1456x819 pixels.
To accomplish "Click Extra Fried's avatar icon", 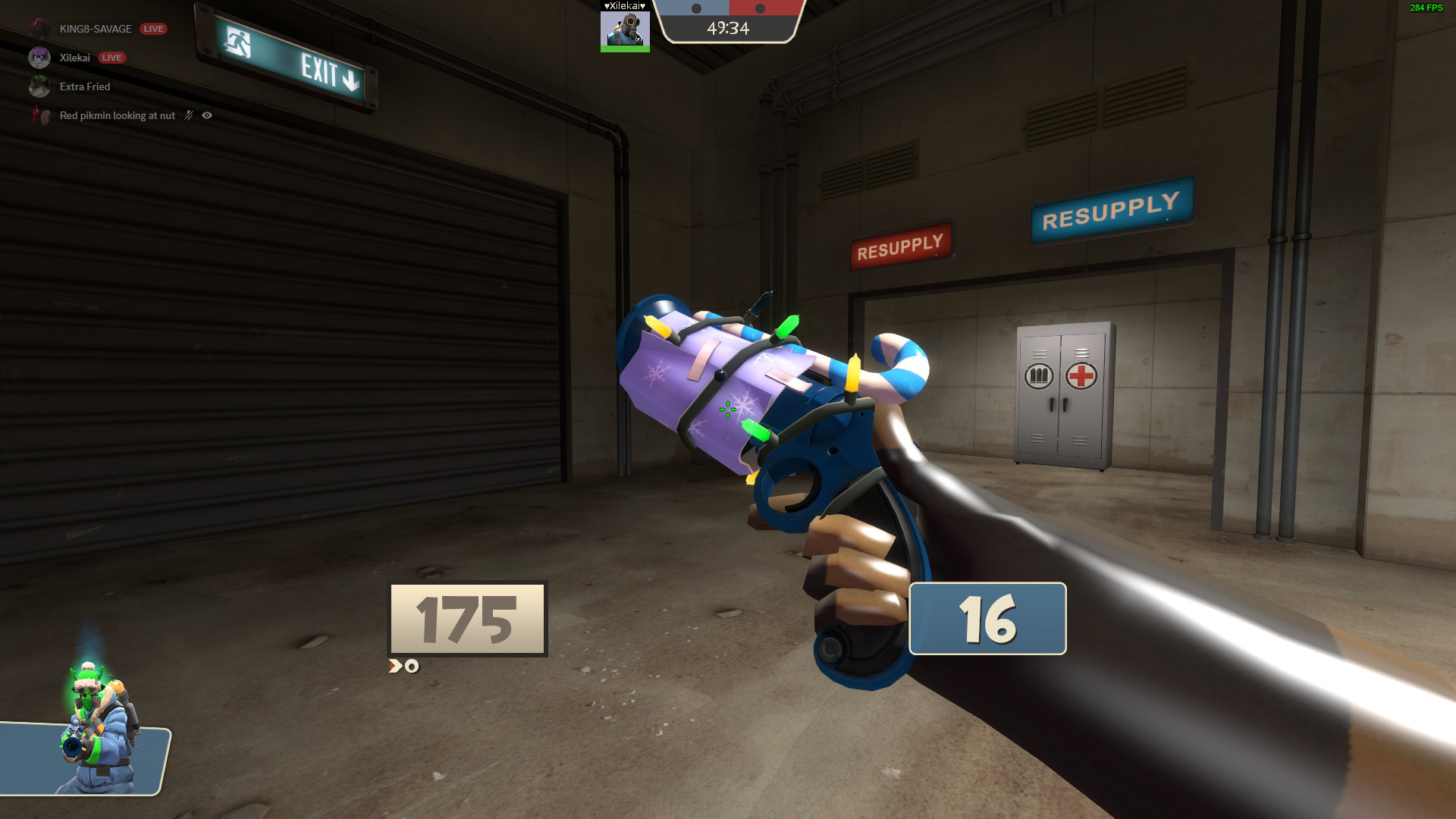I will [39, 86].
